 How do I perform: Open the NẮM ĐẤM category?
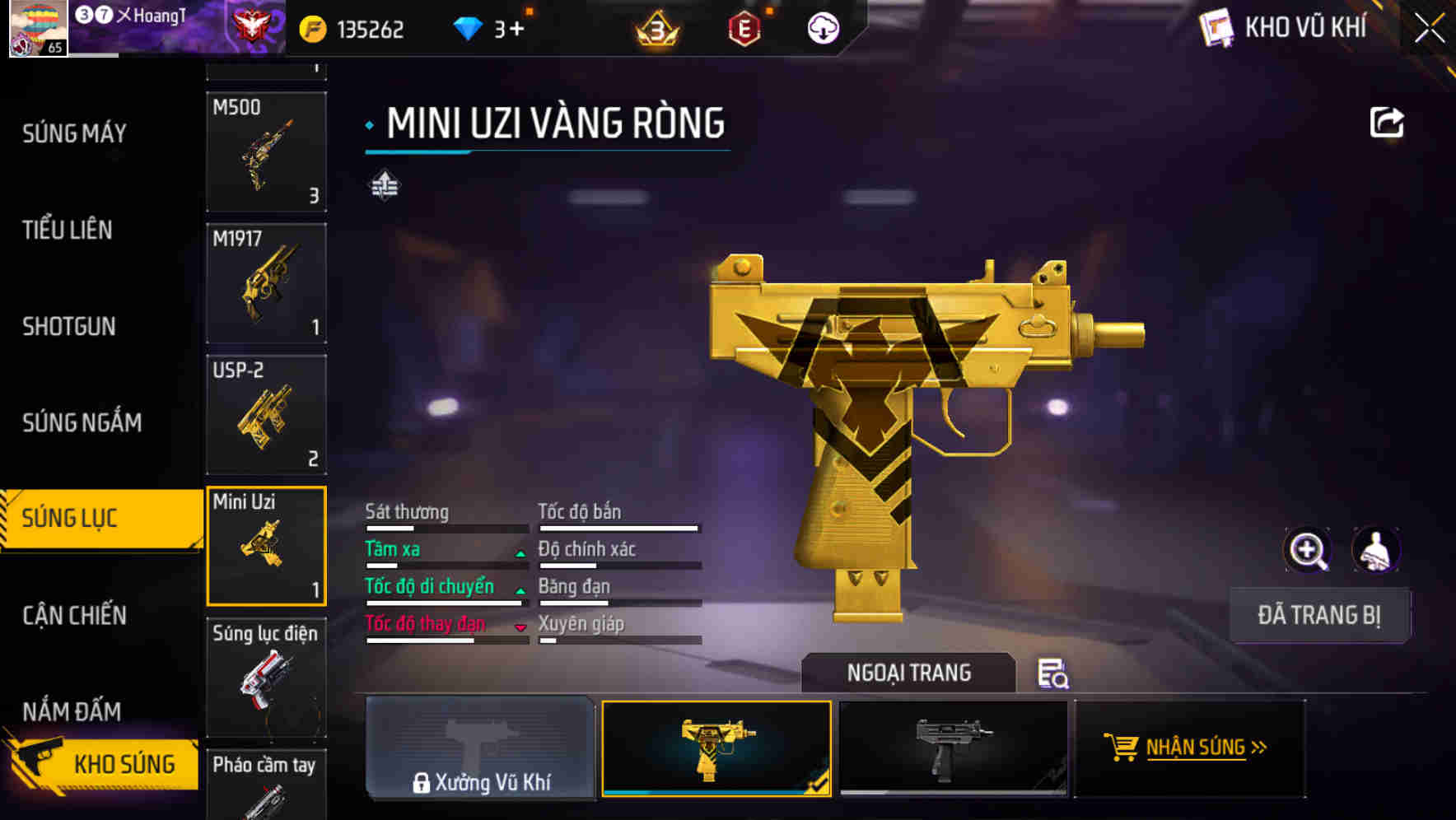(x=72, y=711)
